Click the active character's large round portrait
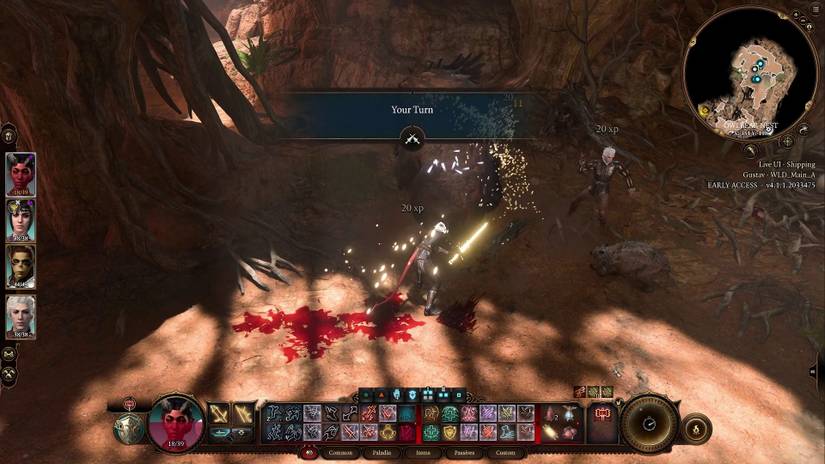The image size is (825, 464). (176, 421)
